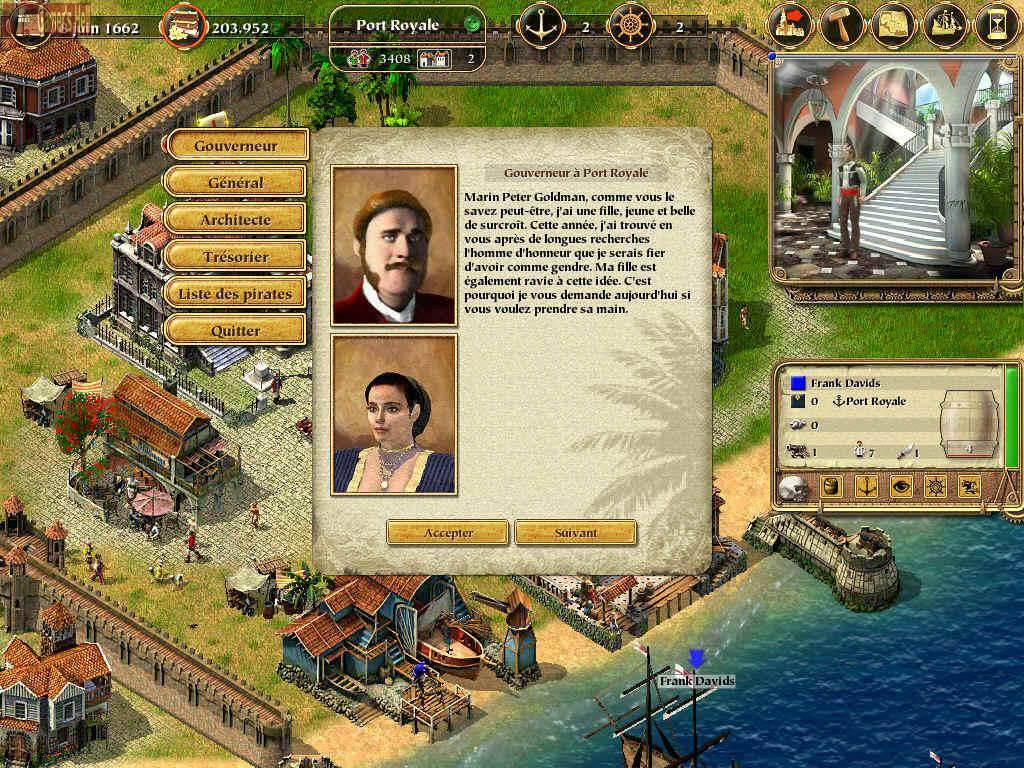The width and height of the screenshot is (1024, 768).
Task: Click the Suivant button
Action: pos(575,533)
